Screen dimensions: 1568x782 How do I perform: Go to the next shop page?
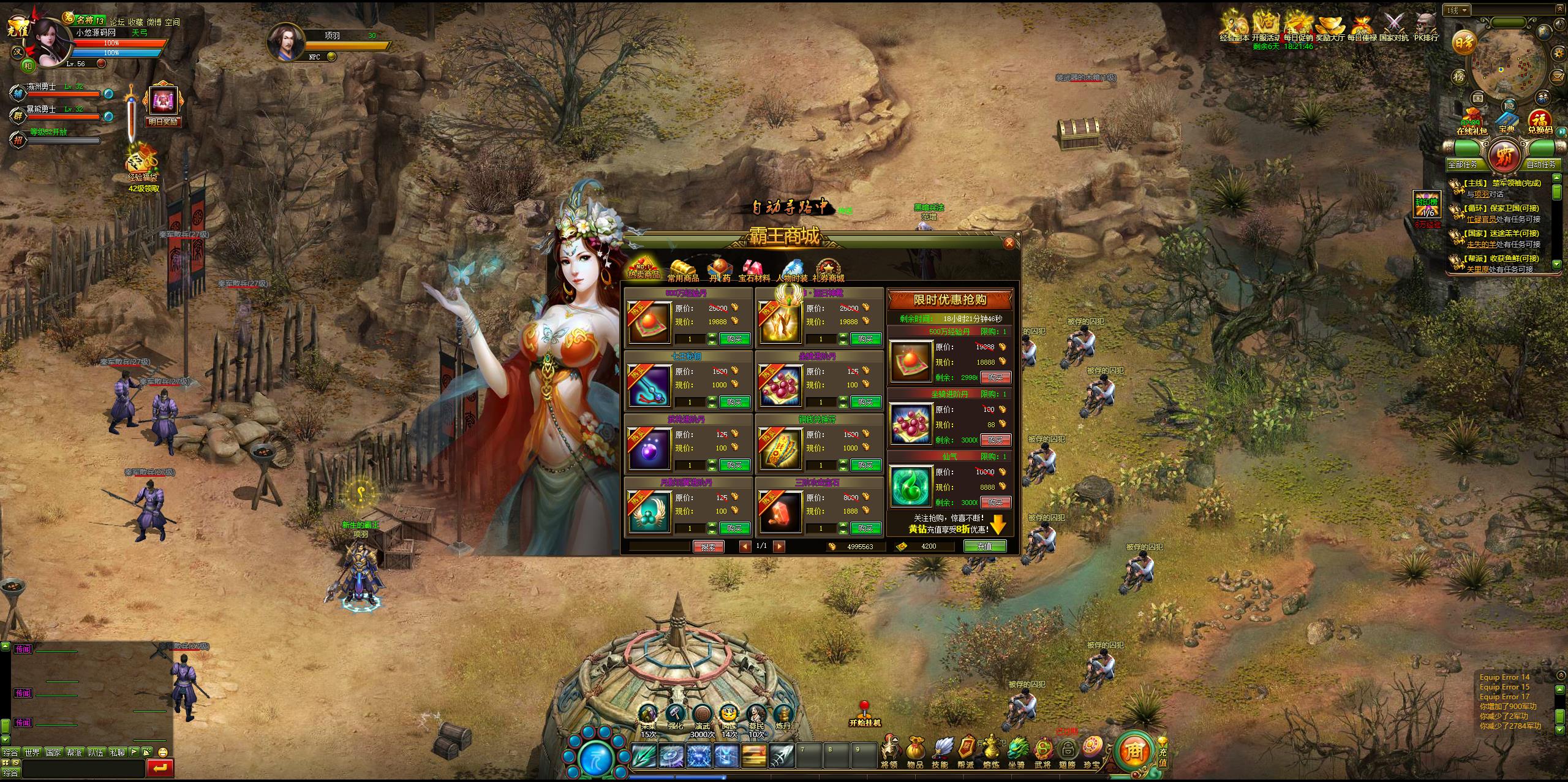779,547
